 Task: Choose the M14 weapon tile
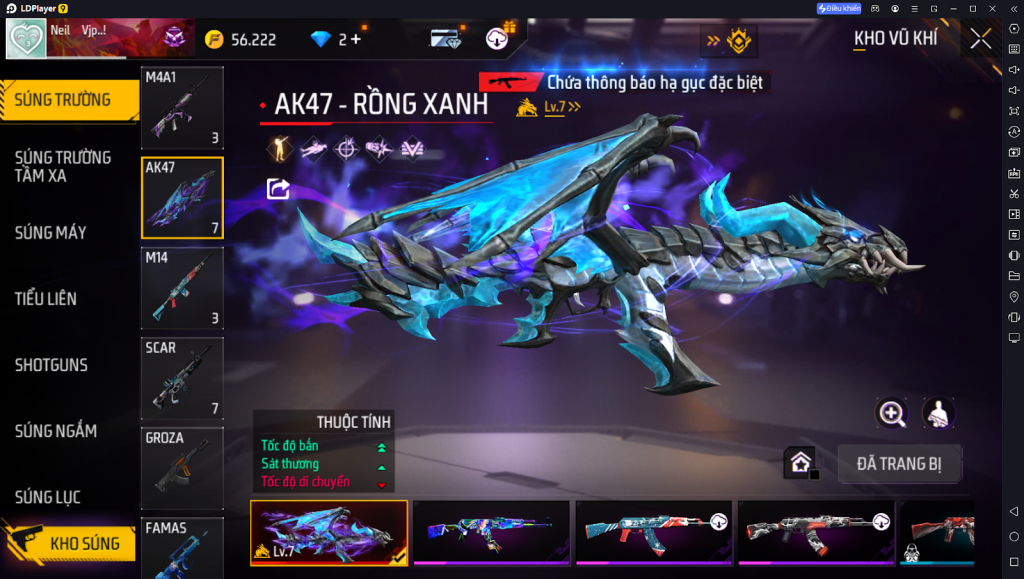coord(182,288)
